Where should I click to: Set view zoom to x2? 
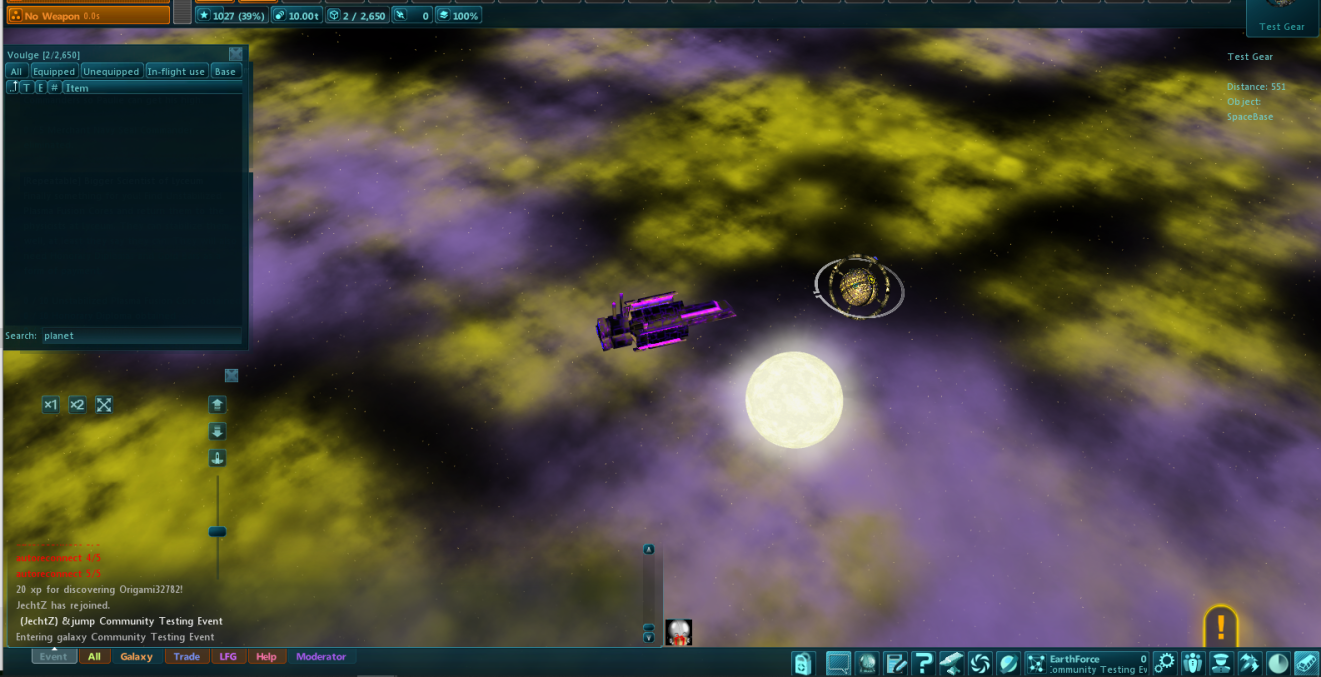77,405
